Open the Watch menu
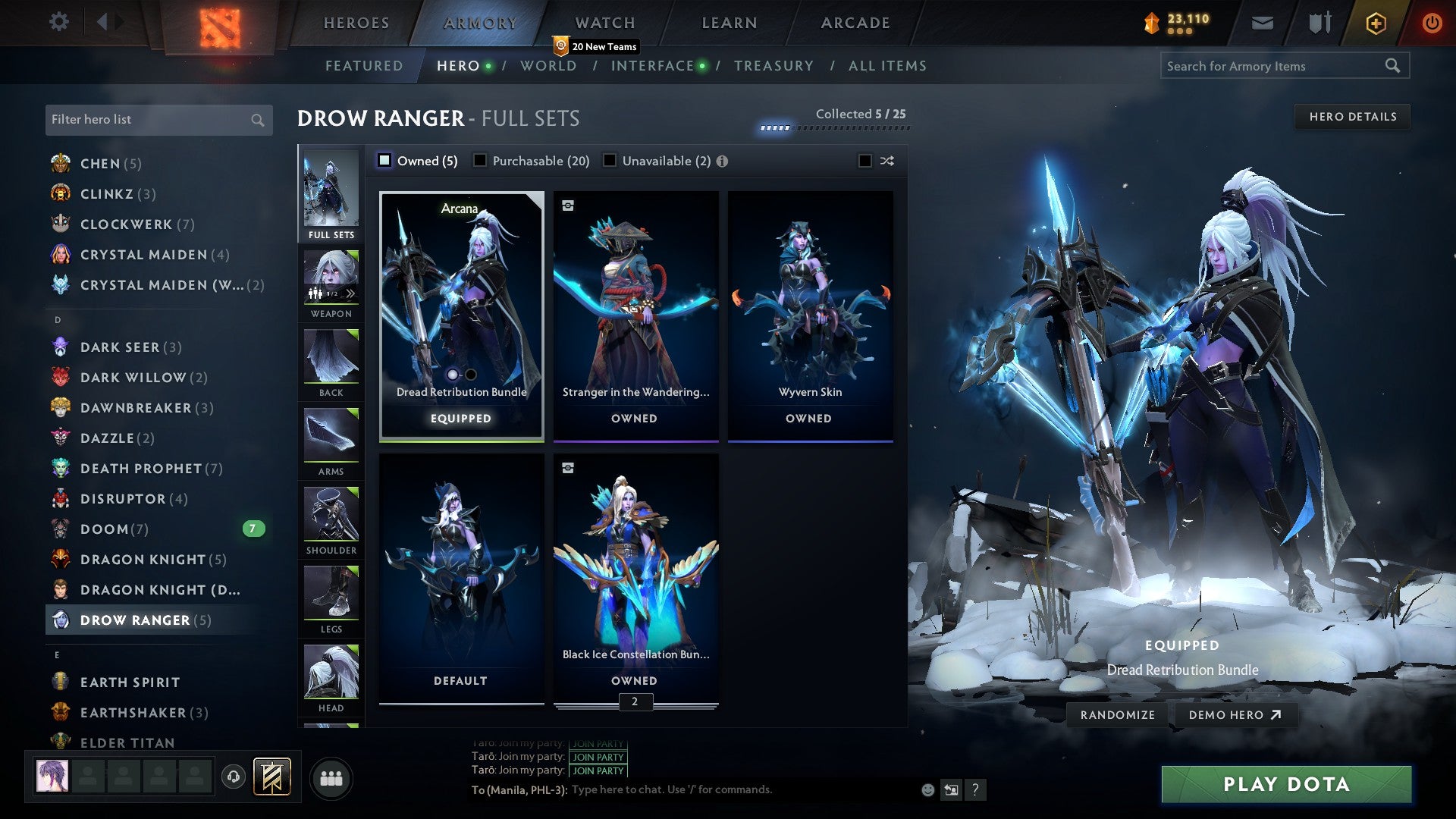This screenshot has height=819, width=1456. [x=604, y=23]
